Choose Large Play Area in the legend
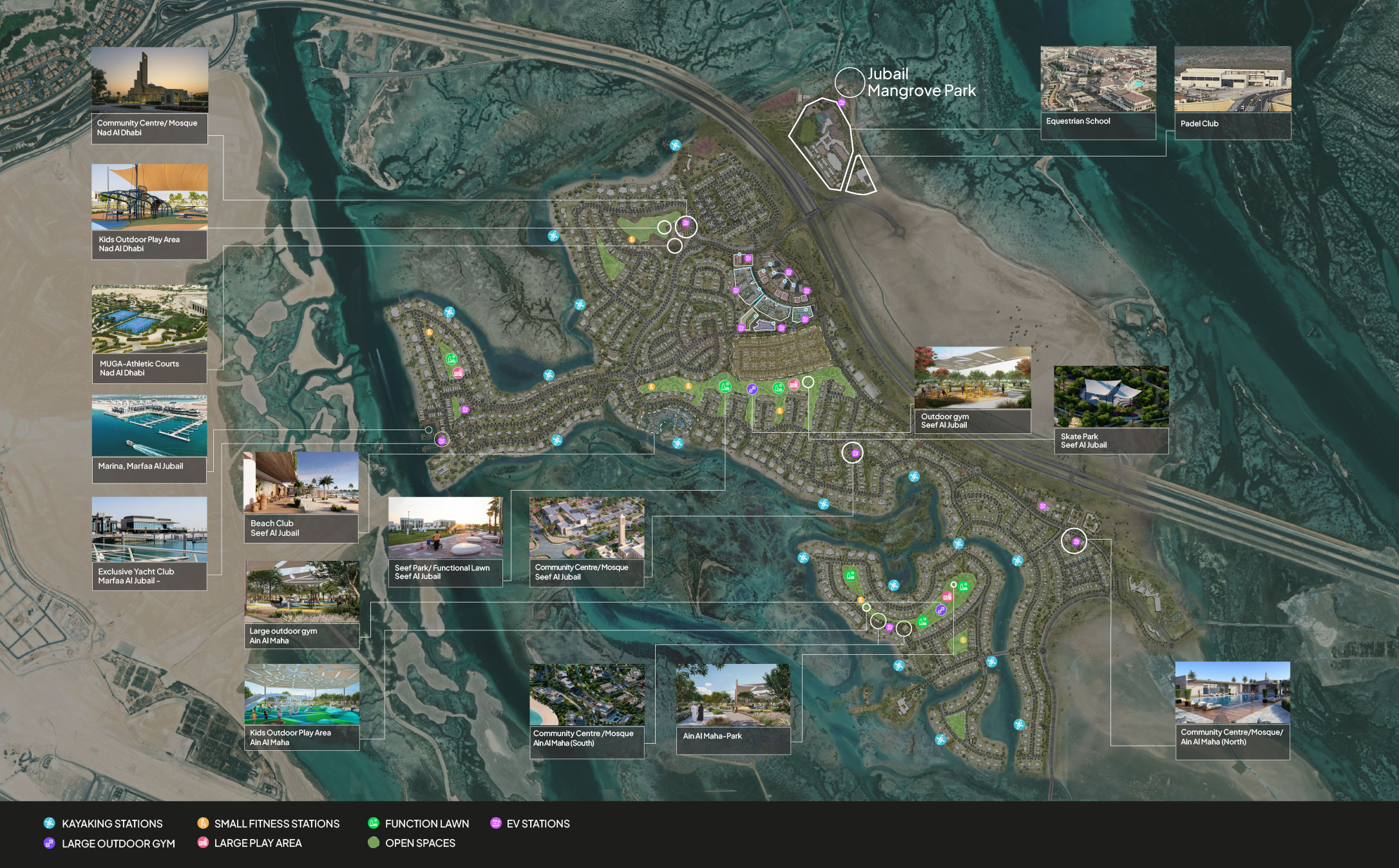Screen dimensions: 1399x868 pos(258,844)
